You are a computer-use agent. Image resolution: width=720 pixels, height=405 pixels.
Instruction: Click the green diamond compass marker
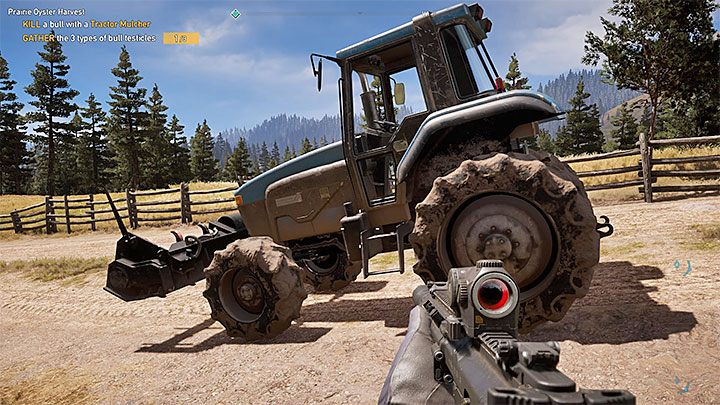click(x=235, y=14)
